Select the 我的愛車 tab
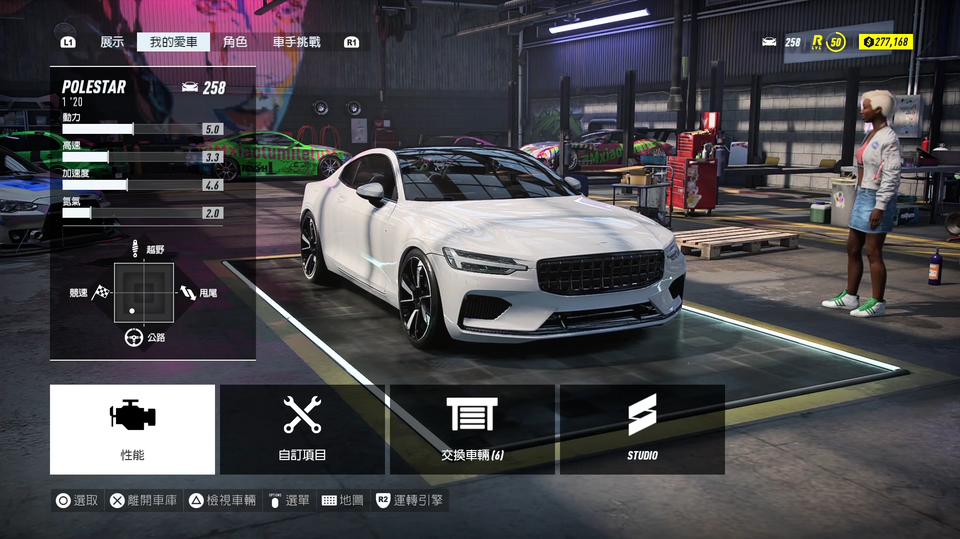The image size is (960, 539). coord(174,42)
